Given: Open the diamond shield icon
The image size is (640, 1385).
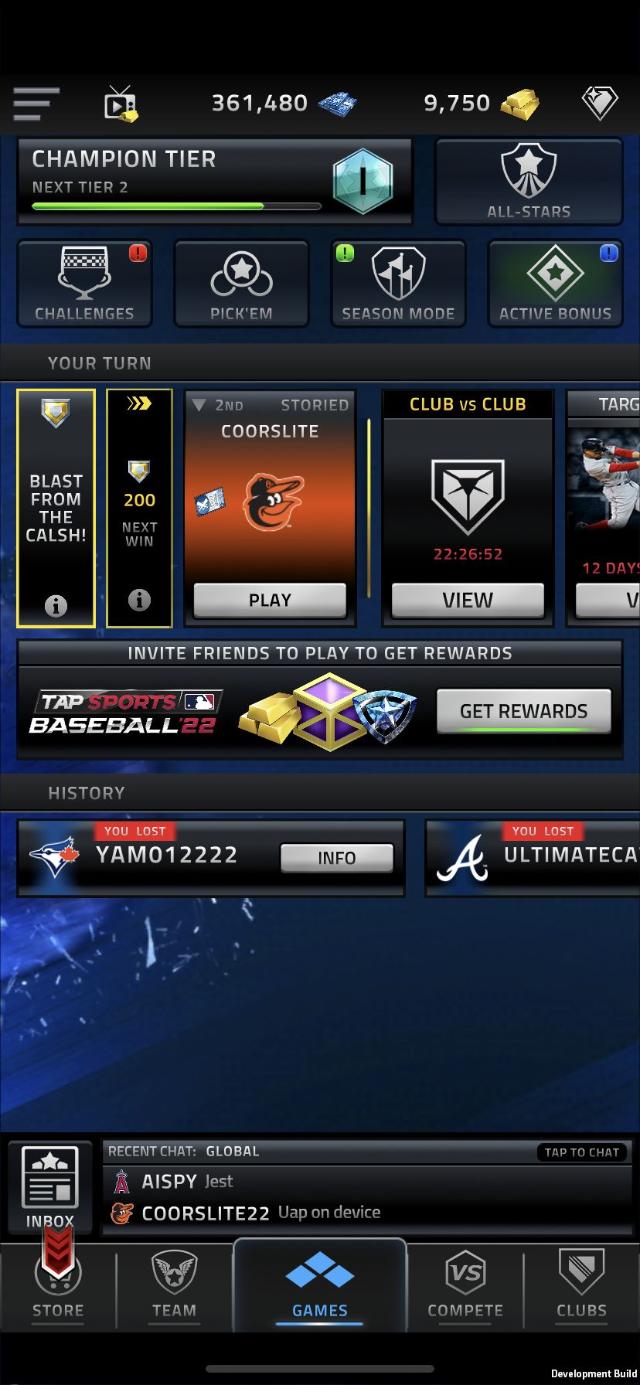Looking at the screenshot, I should [600, 103].
